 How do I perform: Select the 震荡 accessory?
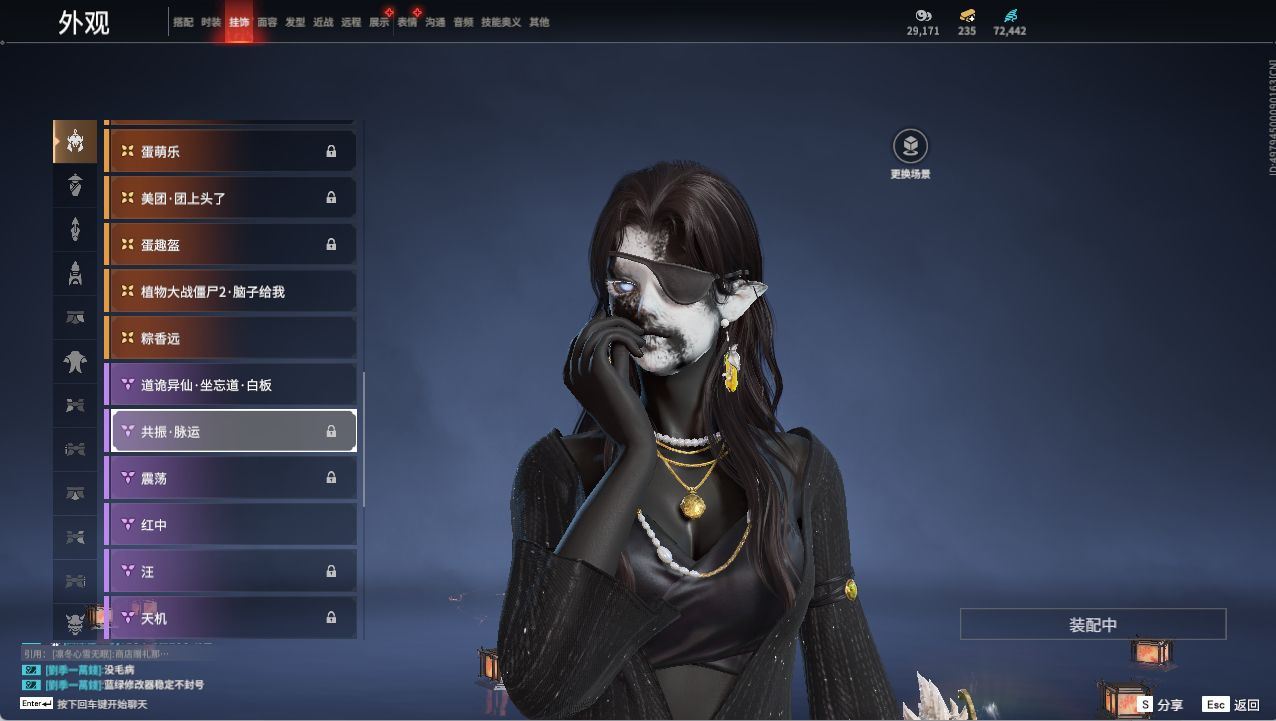230,478
